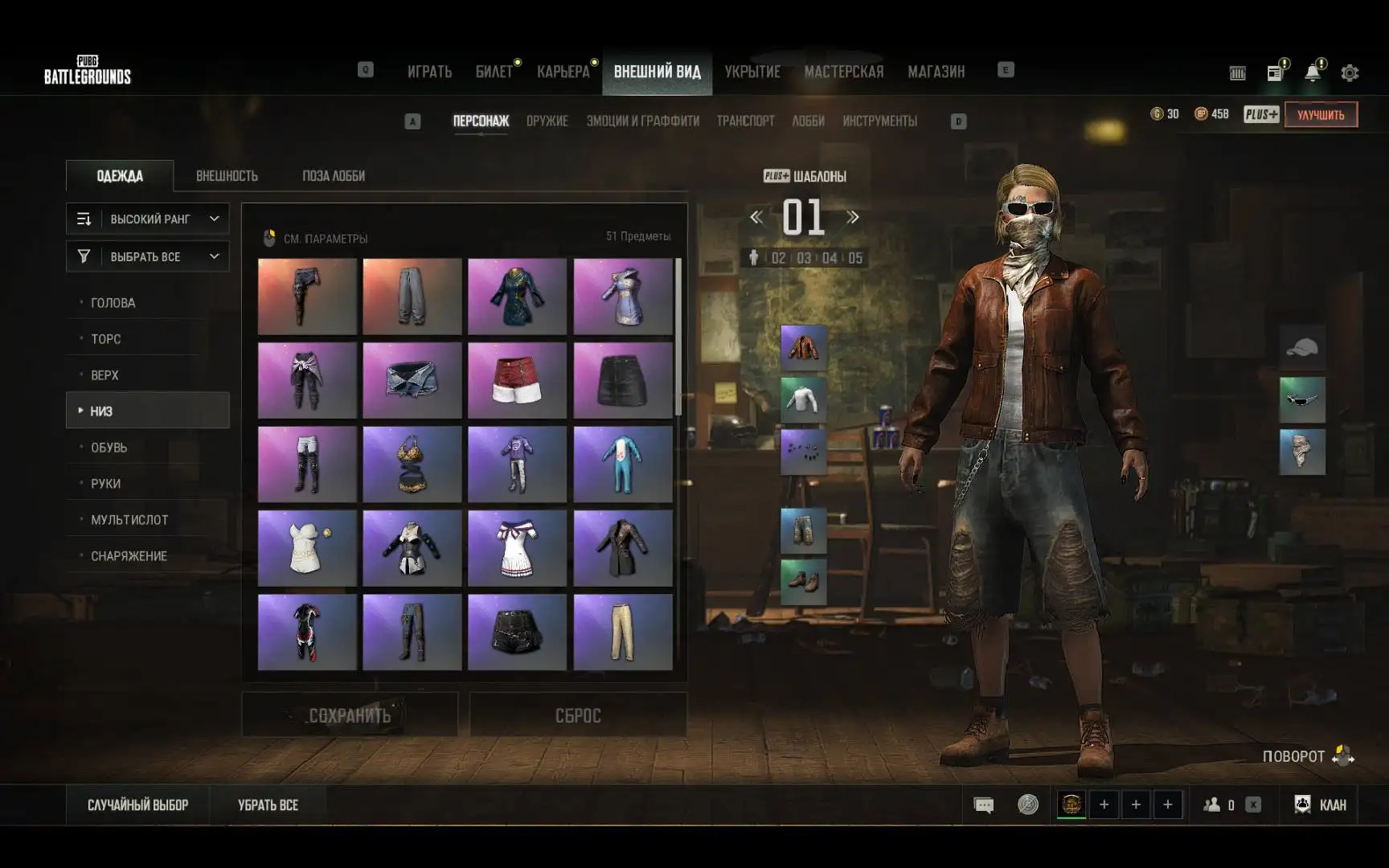Viewport: 1389px width, 868px height.
Task: Select the beige trousers item
Action: (x=622, y=632)
